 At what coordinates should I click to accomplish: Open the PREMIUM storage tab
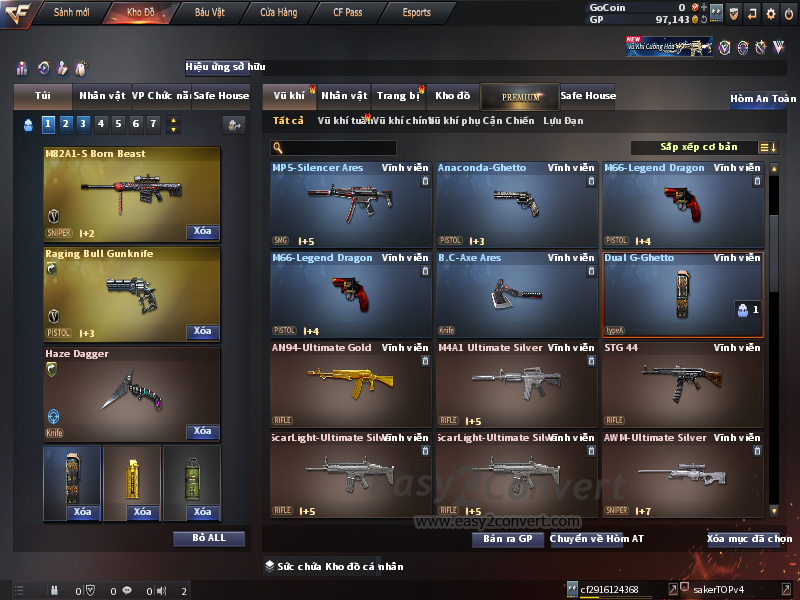click(520, 97)
